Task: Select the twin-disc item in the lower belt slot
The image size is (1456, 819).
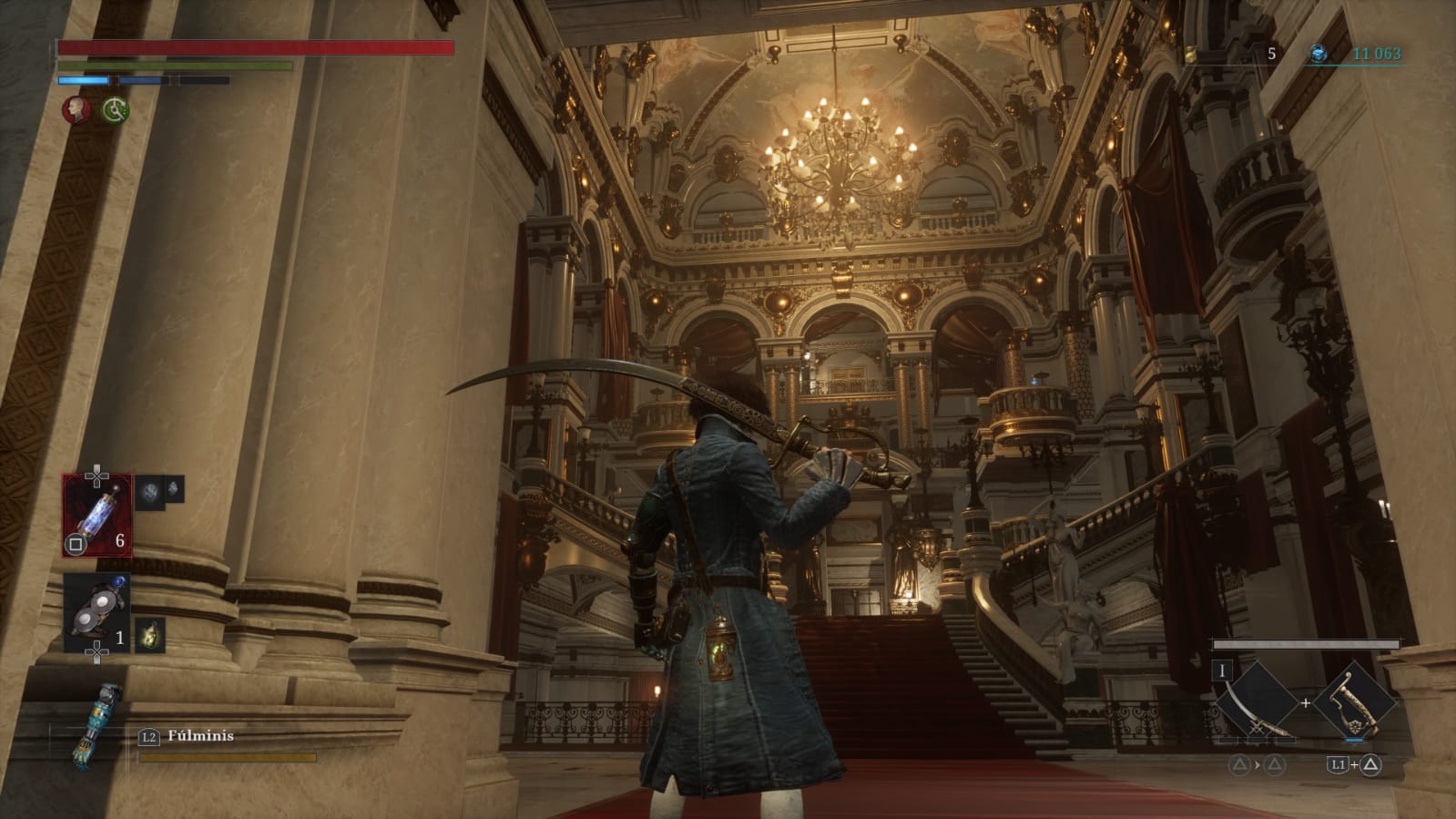Action: (x=97, y=612)
